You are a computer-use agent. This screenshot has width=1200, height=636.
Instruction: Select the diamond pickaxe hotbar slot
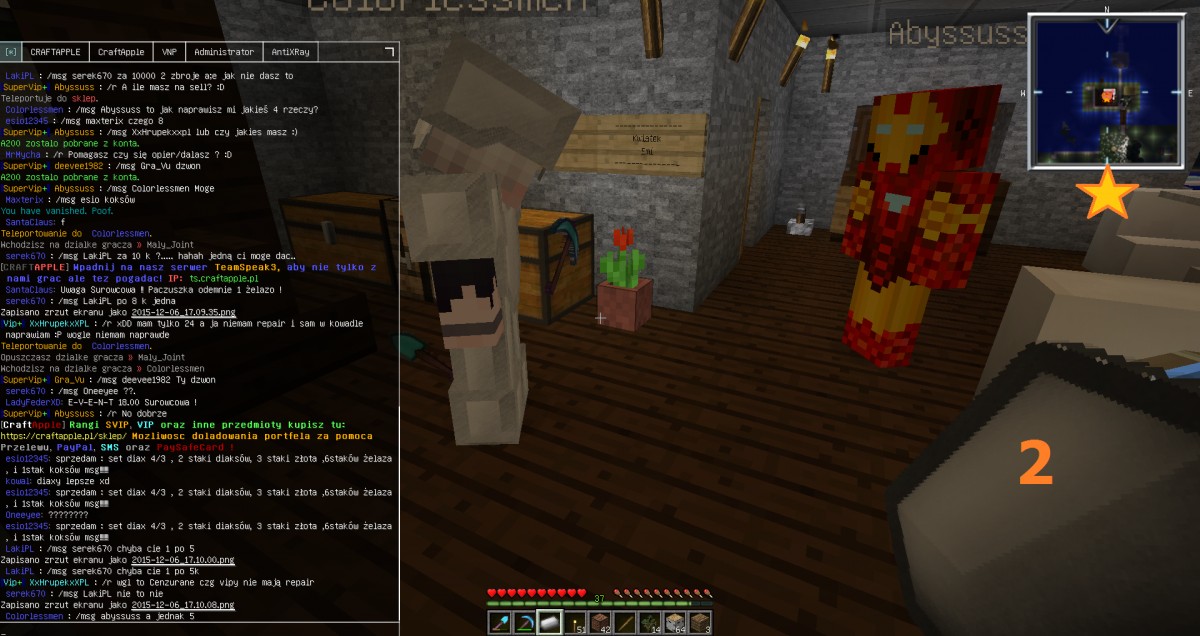pos(524,622)
